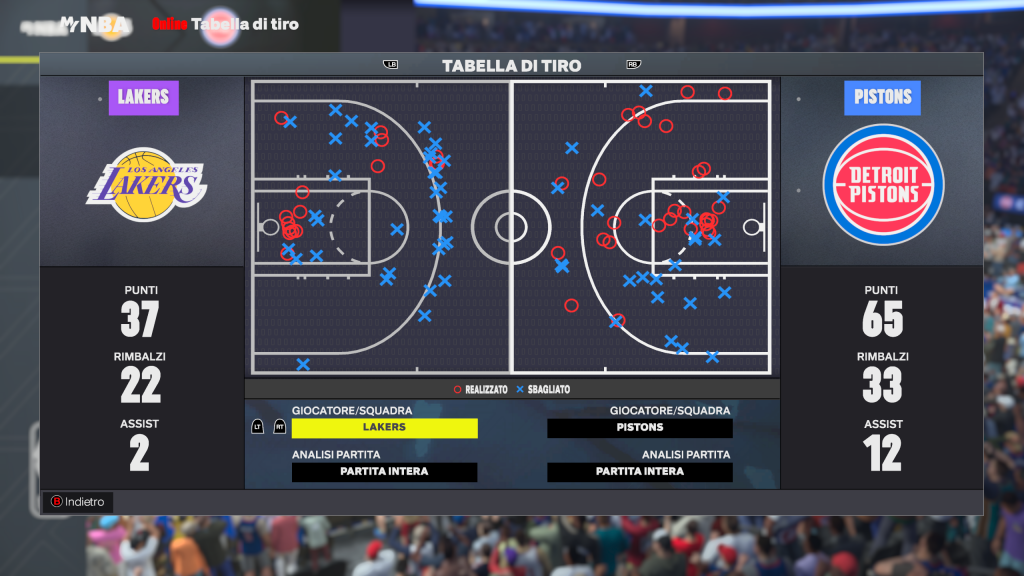The width and height of the screenshot is (1024, 576).
Task: Select the highlighted Lakers player/team selector
Action: (x=384, y=428)
